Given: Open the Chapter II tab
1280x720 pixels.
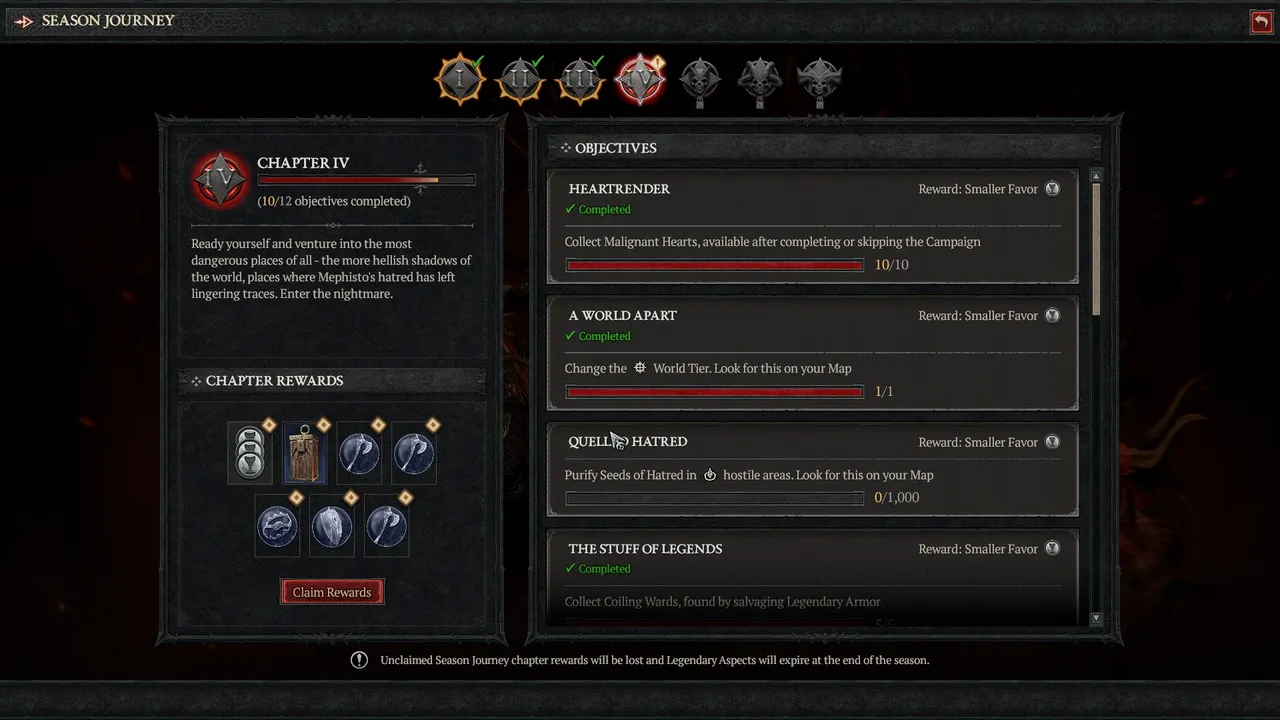Looking at the screenshot, I should coord(520,79).
